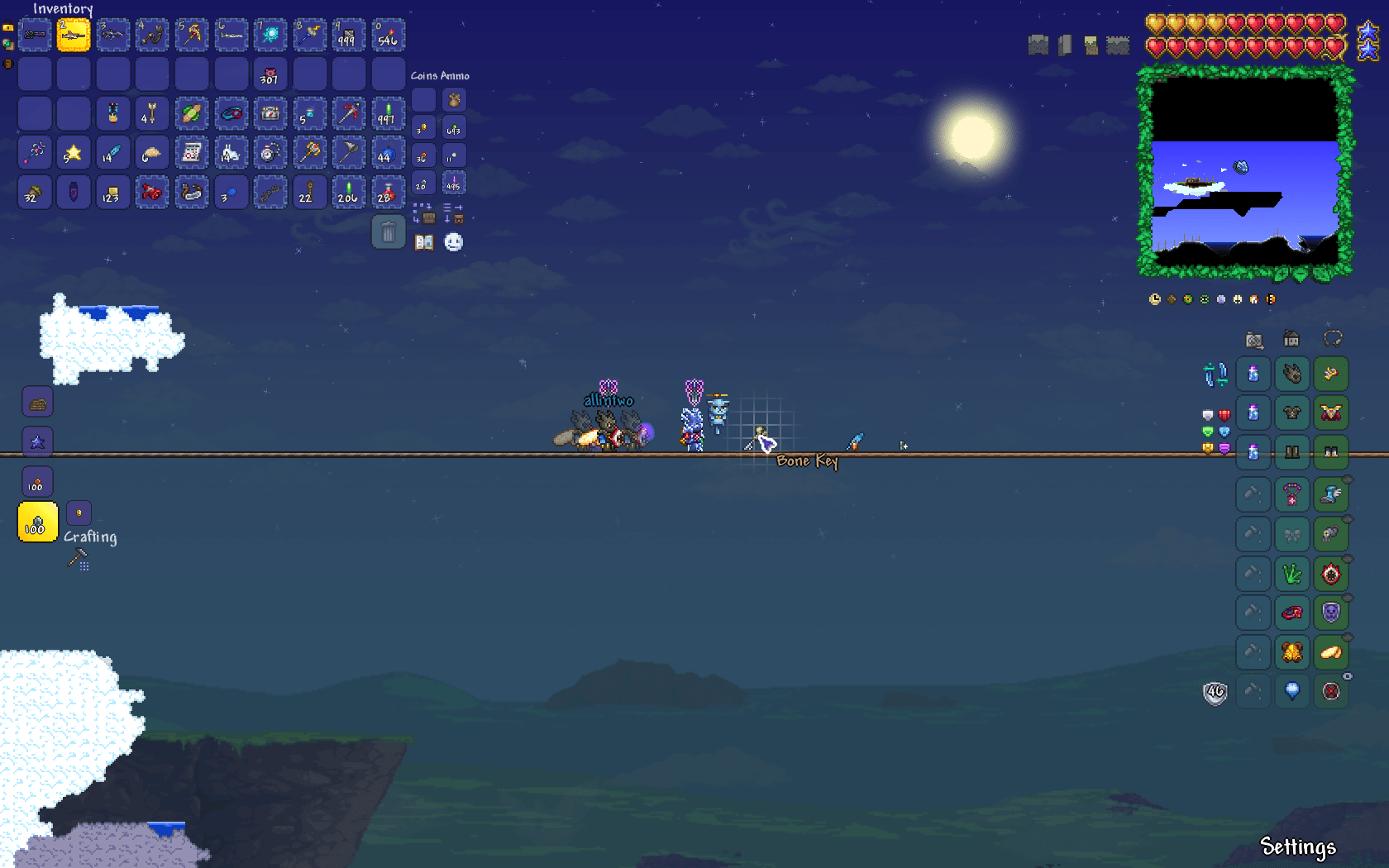The height and width of the screenshot is (868, 1389).
Task: Open the housing menu house icon
Action: 1291,339
